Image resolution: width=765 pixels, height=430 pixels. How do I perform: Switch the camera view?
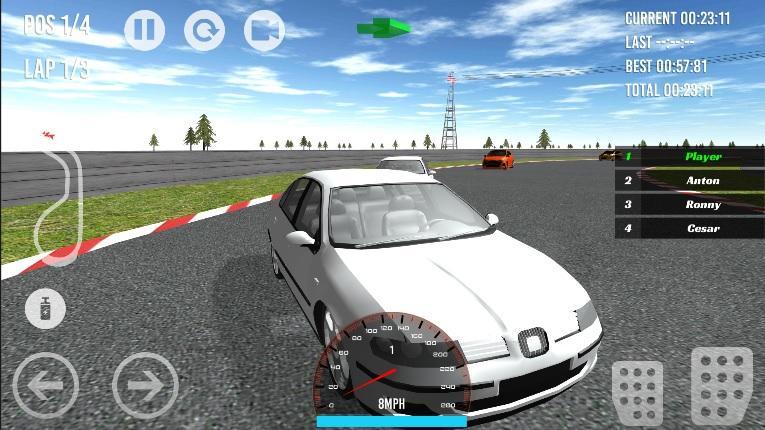click(x=264, y=31)
